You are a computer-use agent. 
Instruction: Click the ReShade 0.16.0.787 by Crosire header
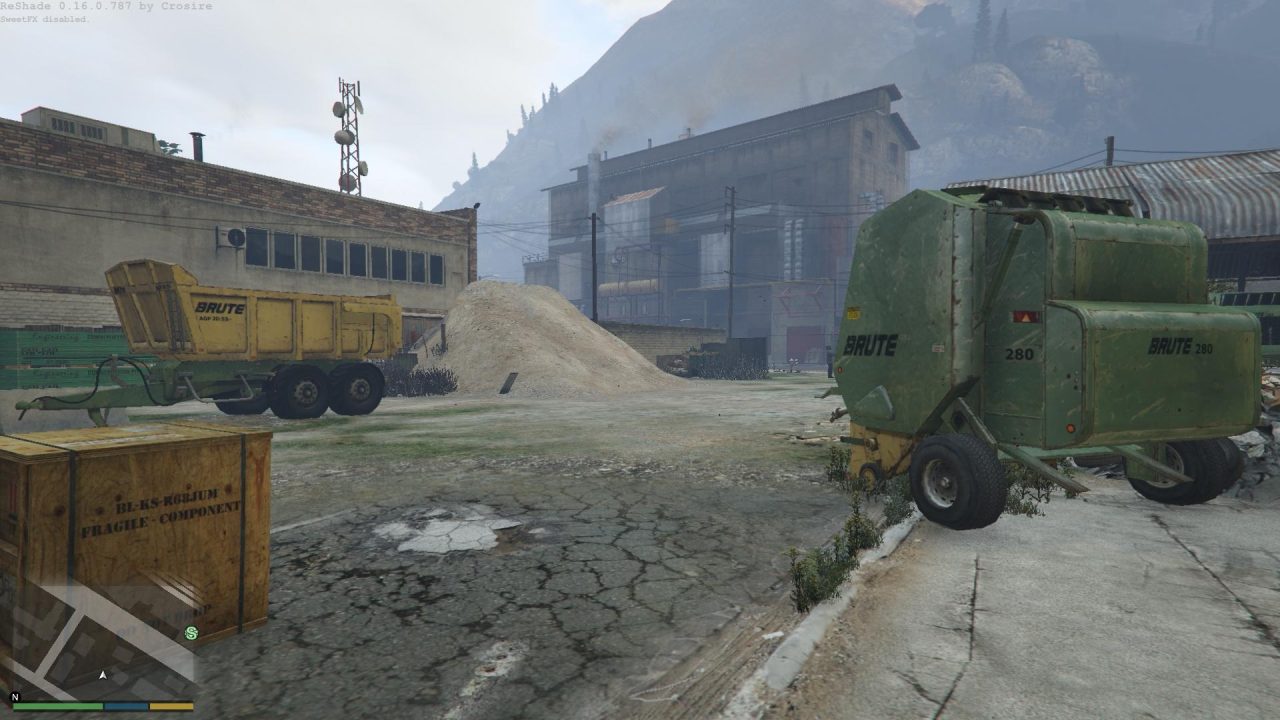105,7
